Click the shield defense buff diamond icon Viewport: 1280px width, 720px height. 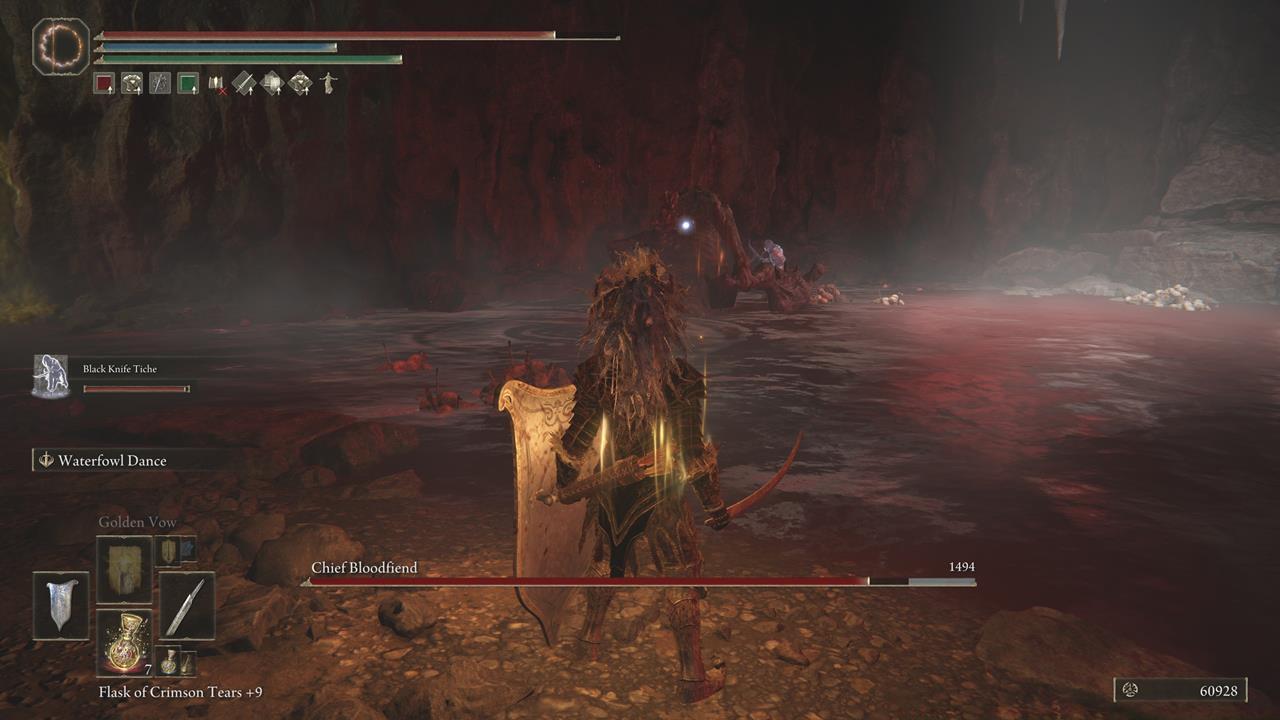(x=272, y=82)
